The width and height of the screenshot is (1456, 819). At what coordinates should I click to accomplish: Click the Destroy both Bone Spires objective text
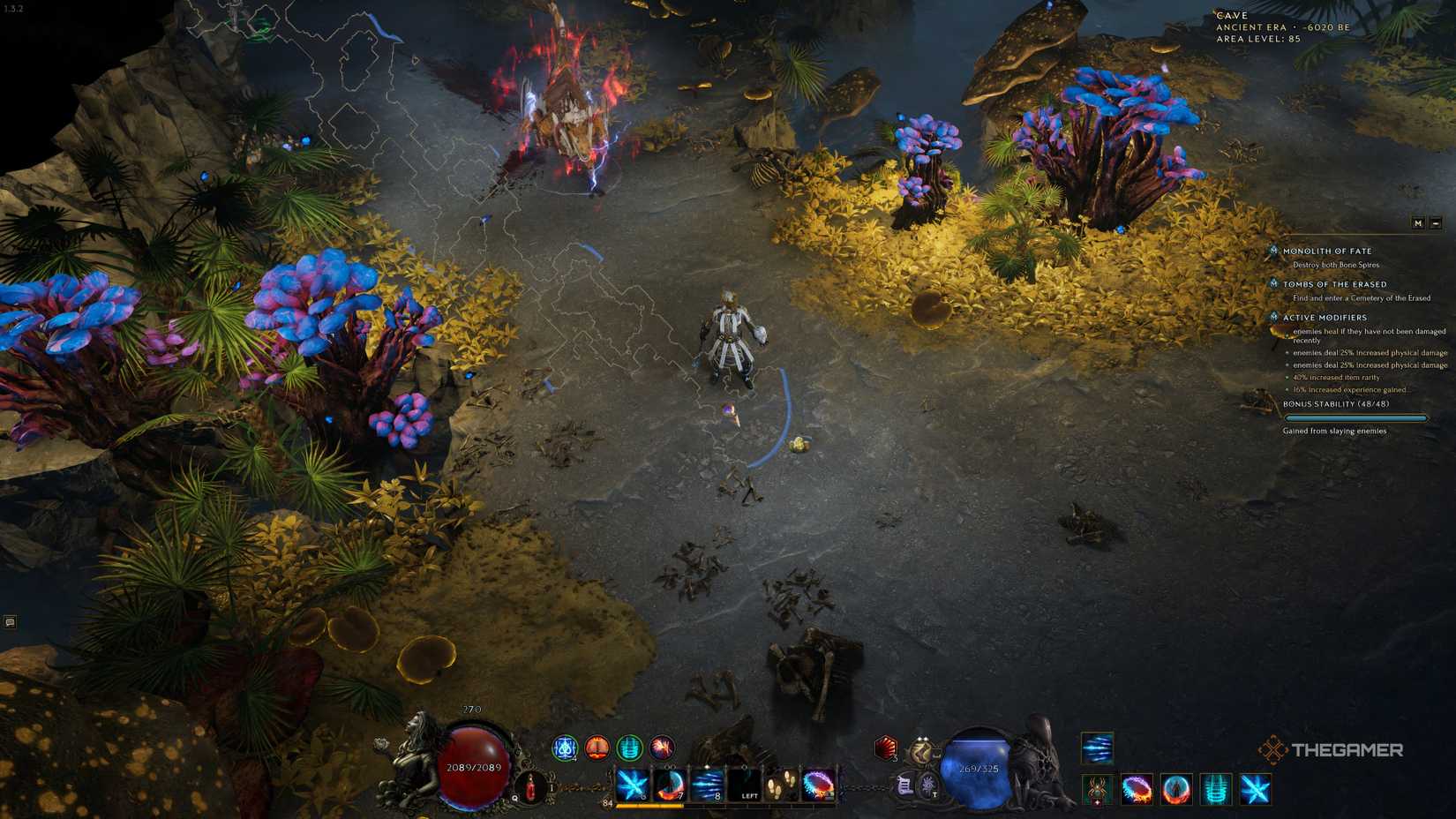tap(1336, 264)
